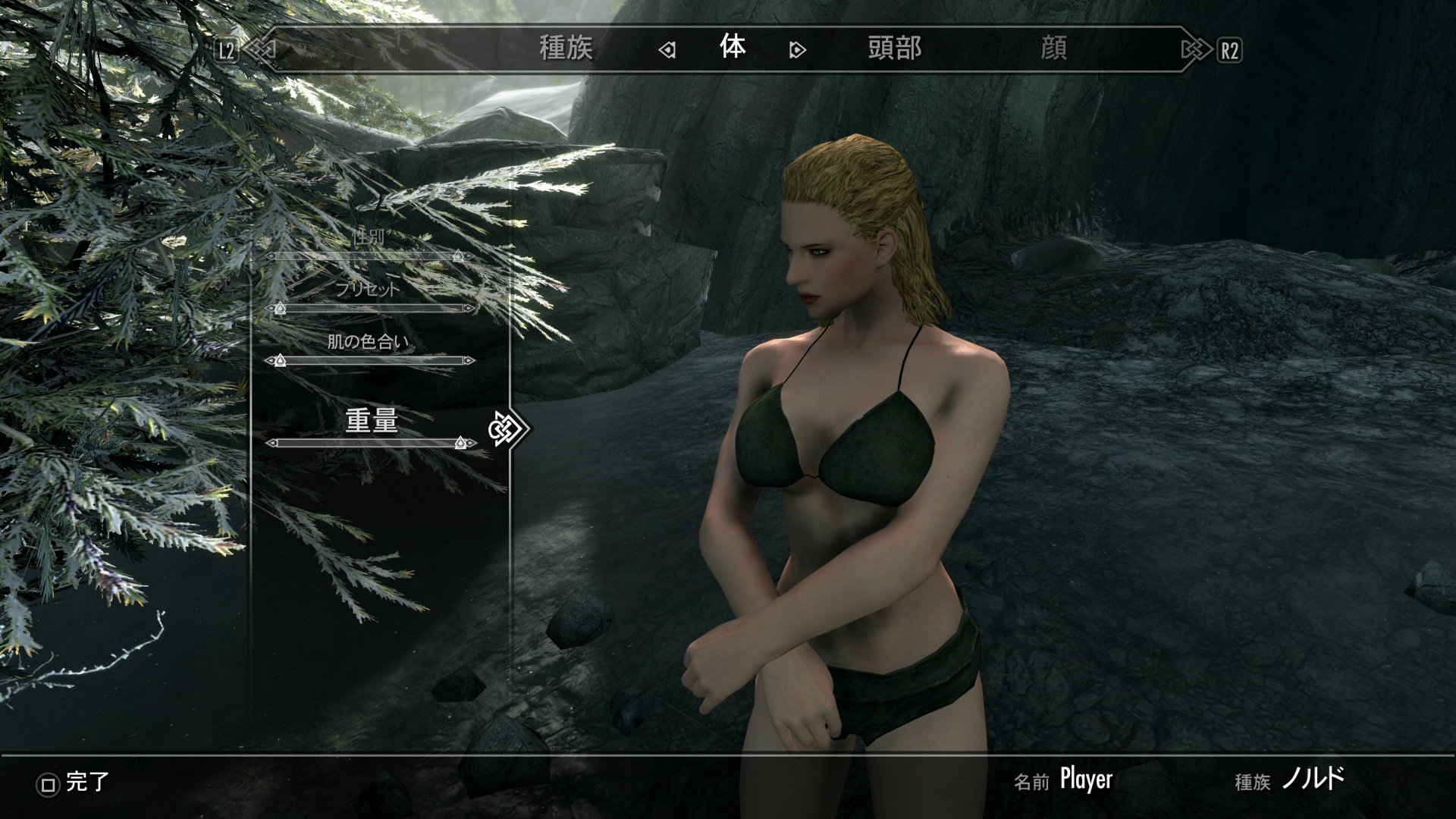Screen dimensions: 1456x819
Task: Set the 重量 slider
Action: [370, 443]
